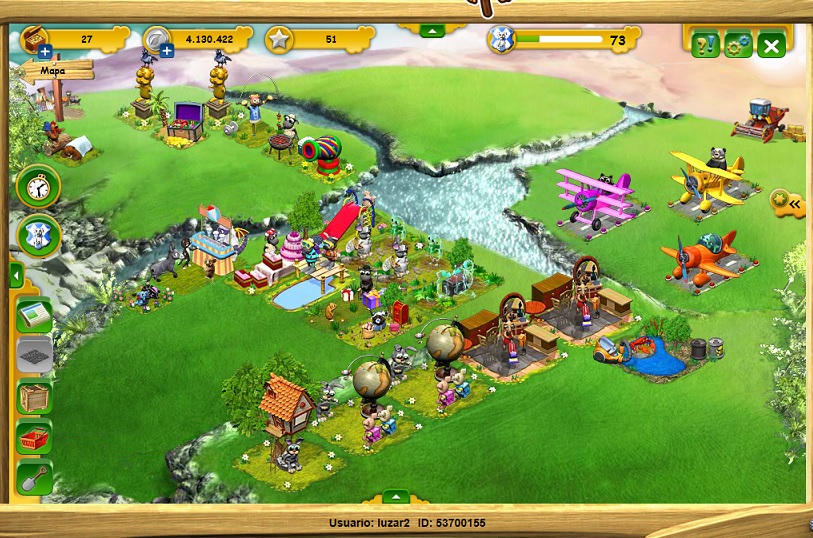Click the star experience level icon
Screen dimensions: 813x538
point(279,40)
